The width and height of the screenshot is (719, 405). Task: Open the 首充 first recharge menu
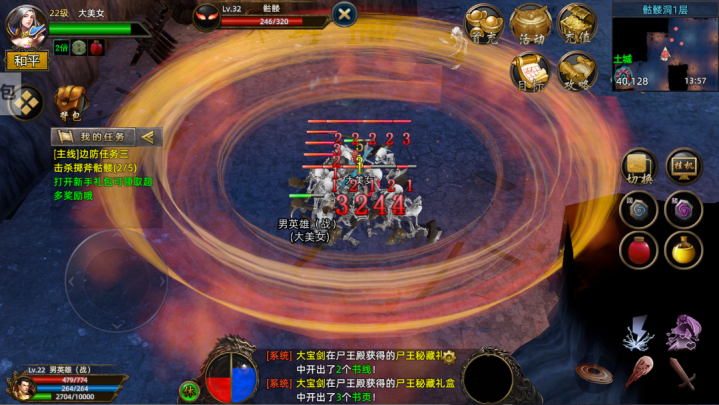coord(485,23)
